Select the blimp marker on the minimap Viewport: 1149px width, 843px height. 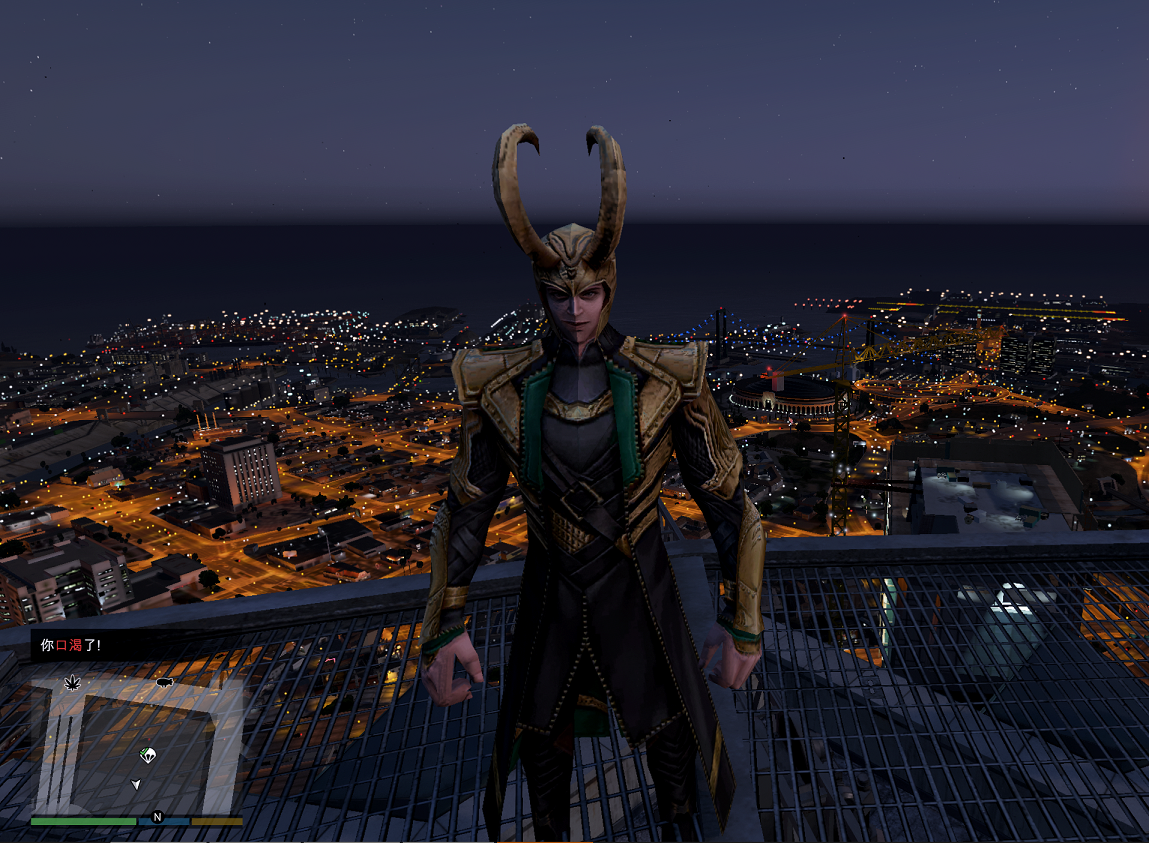tap(165, 682)
